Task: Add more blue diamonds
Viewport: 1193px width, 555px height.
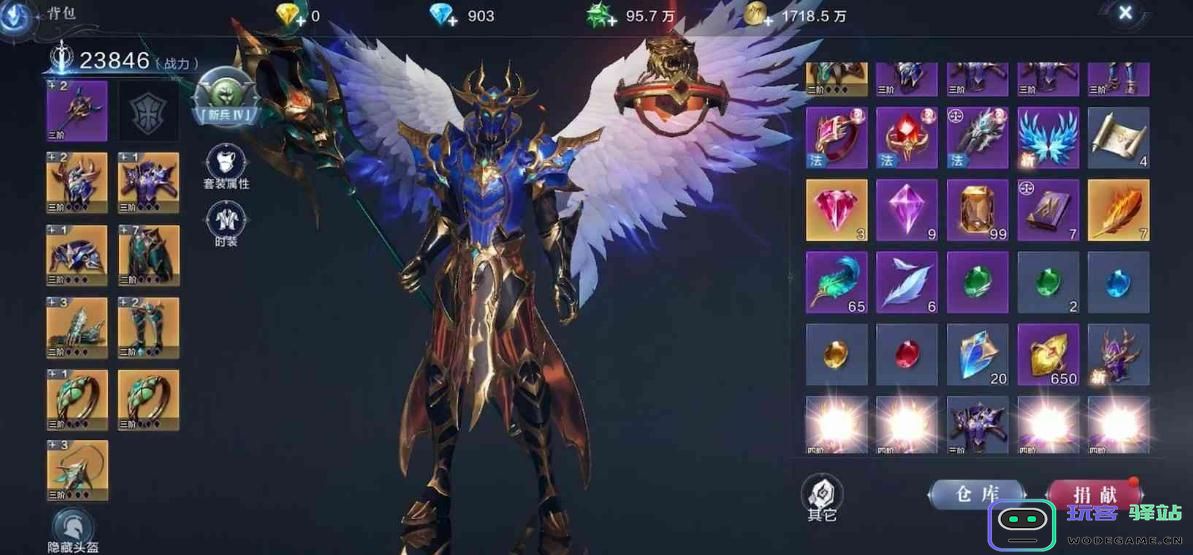Action: pyautogui.click(x=444, y=16)
